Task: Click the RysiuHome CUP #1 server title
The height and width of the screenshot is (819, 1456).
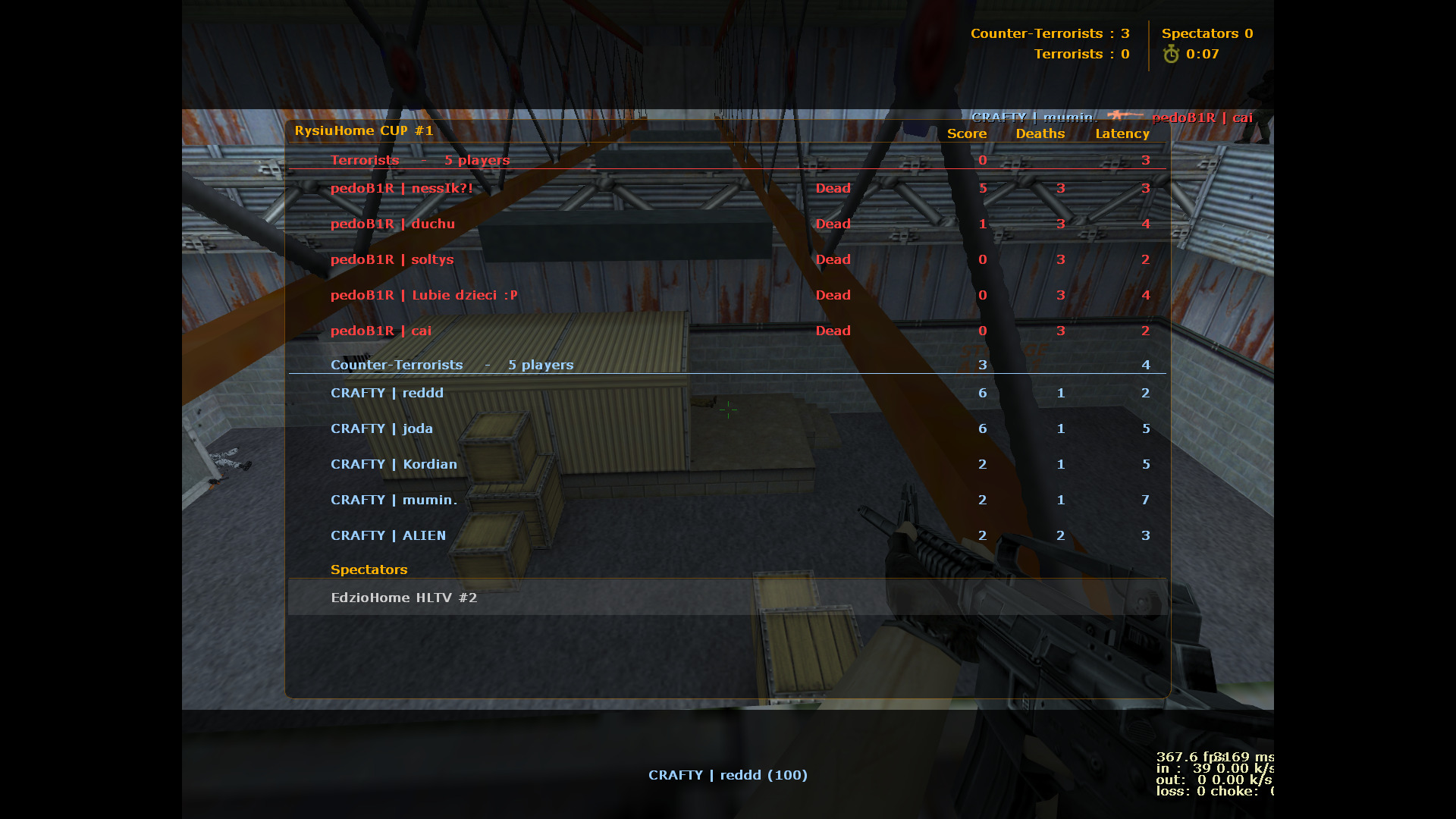Action: (364, 130)
